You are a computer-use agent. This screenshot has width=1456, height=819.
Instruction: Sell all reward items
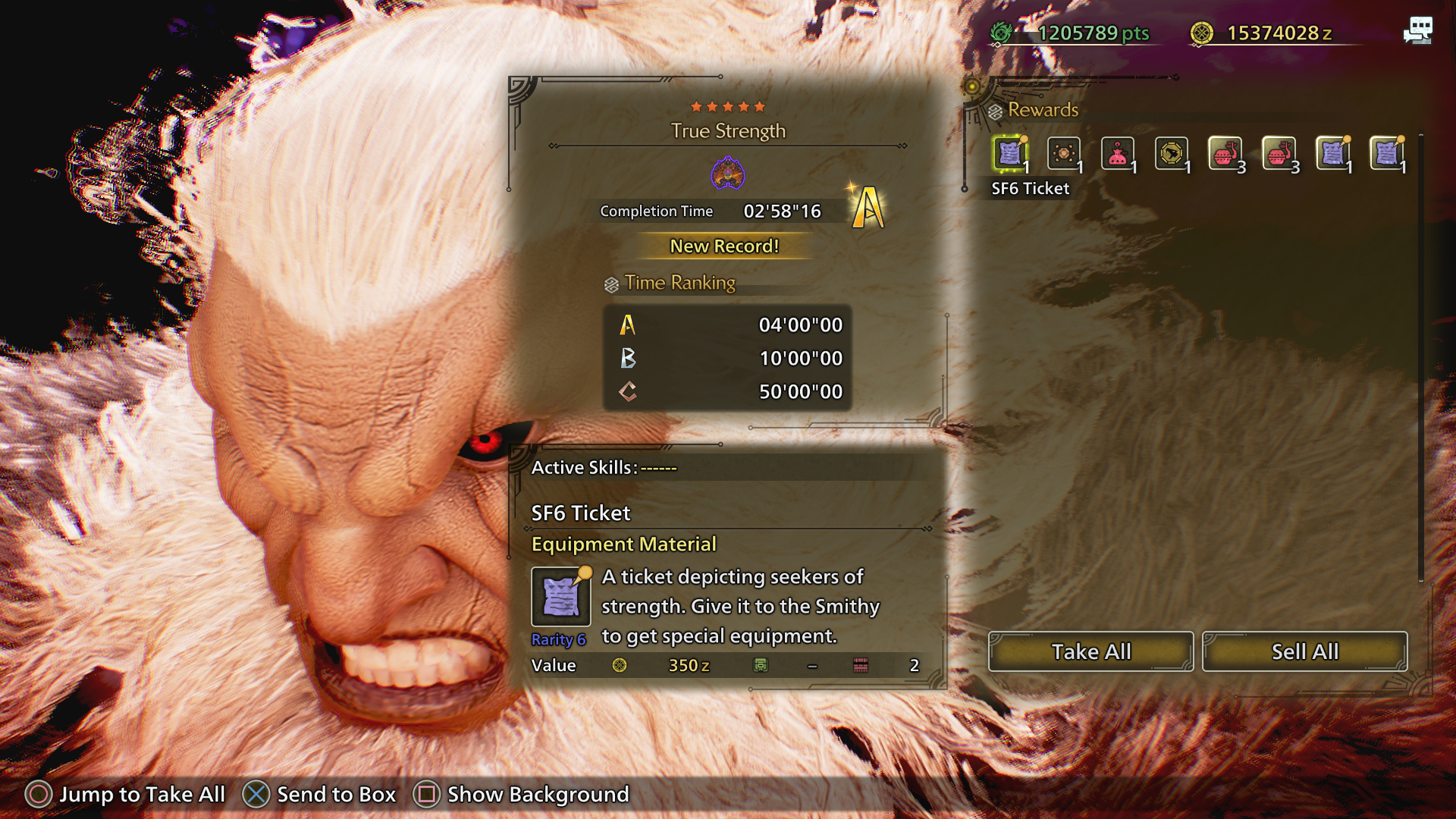[x=1304, y=651]
